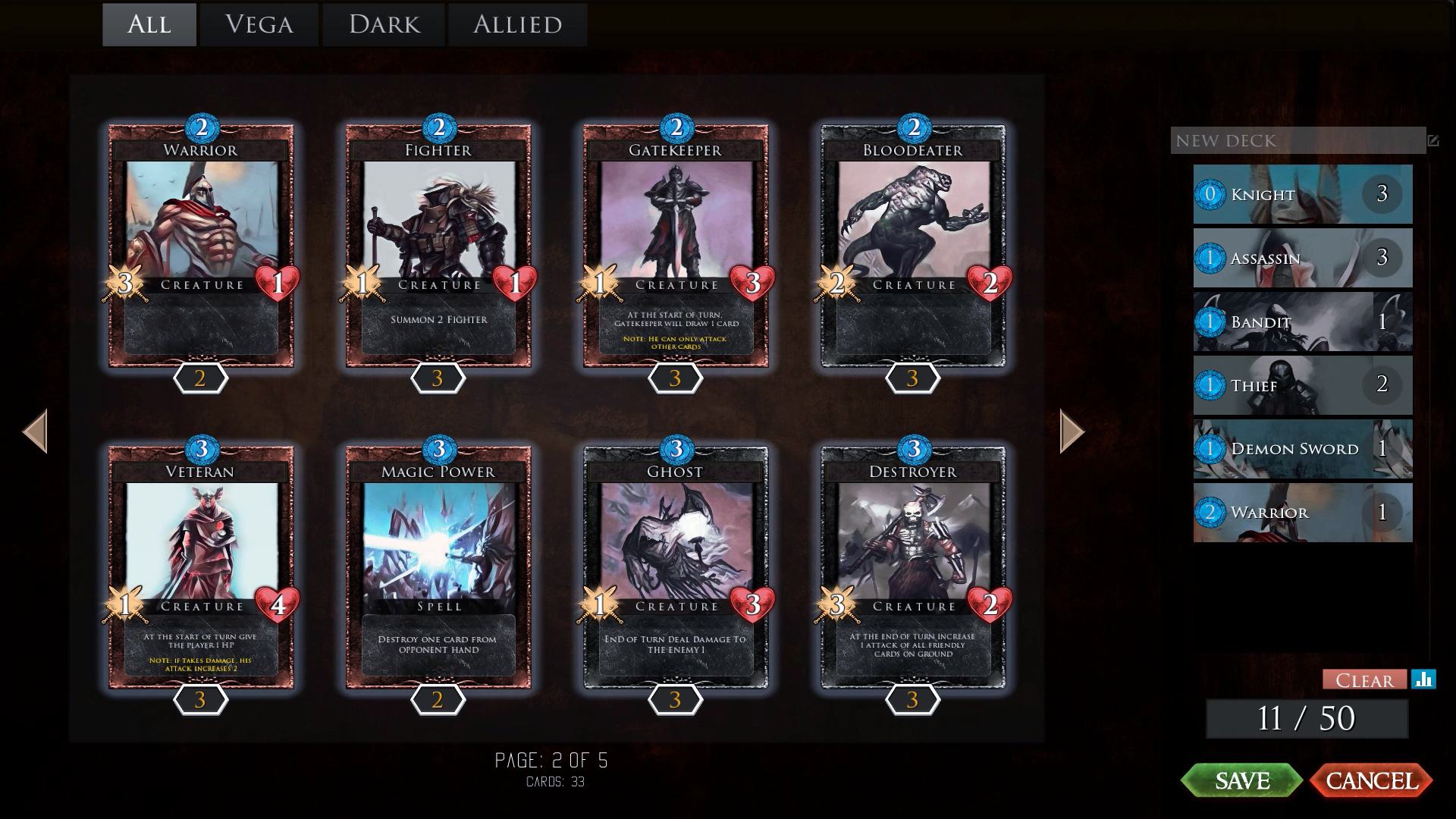The width and height of the screenshot is (1456, 819).
Task: Click the pencil icon to rename the deck
Action: (x=1432, y=141)
